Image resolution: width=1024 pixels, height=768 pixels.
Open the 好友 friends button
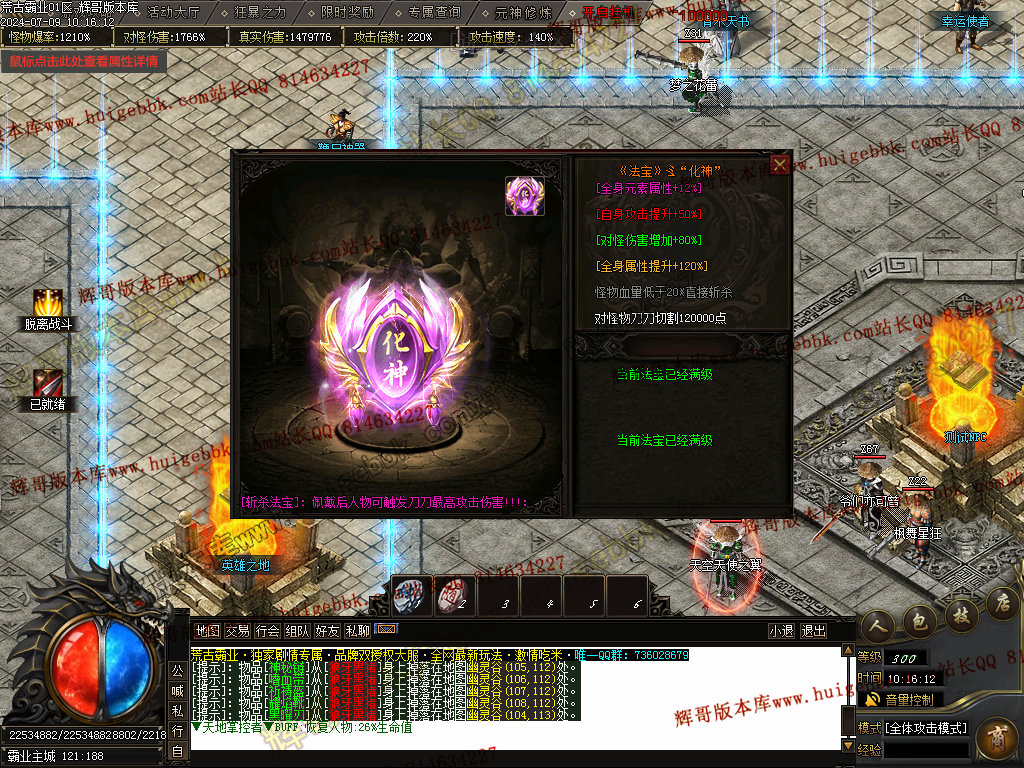click(x=327, y=631)
